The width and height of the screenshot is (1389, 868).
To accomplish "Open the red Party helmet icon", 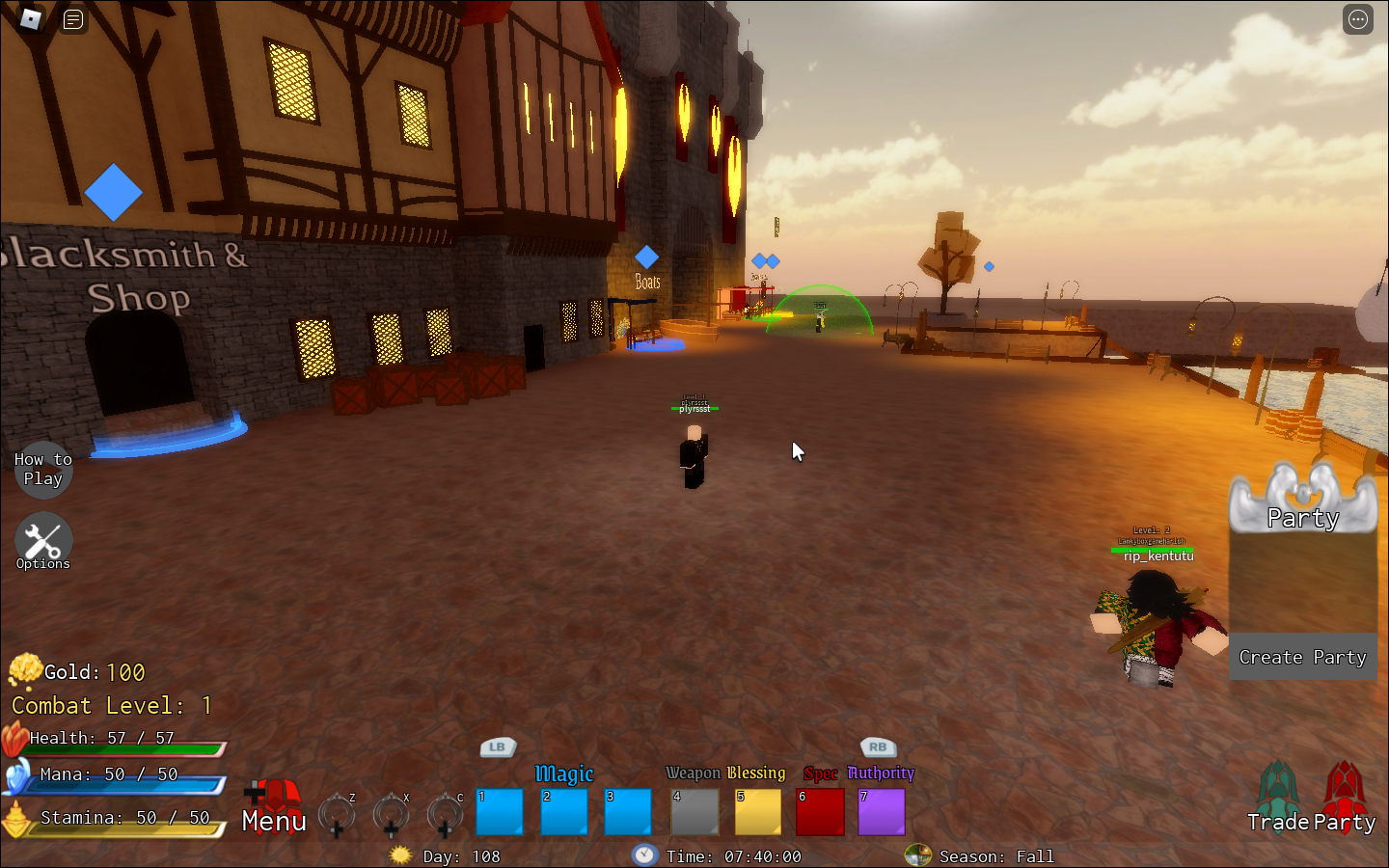I will point(1344,798).
